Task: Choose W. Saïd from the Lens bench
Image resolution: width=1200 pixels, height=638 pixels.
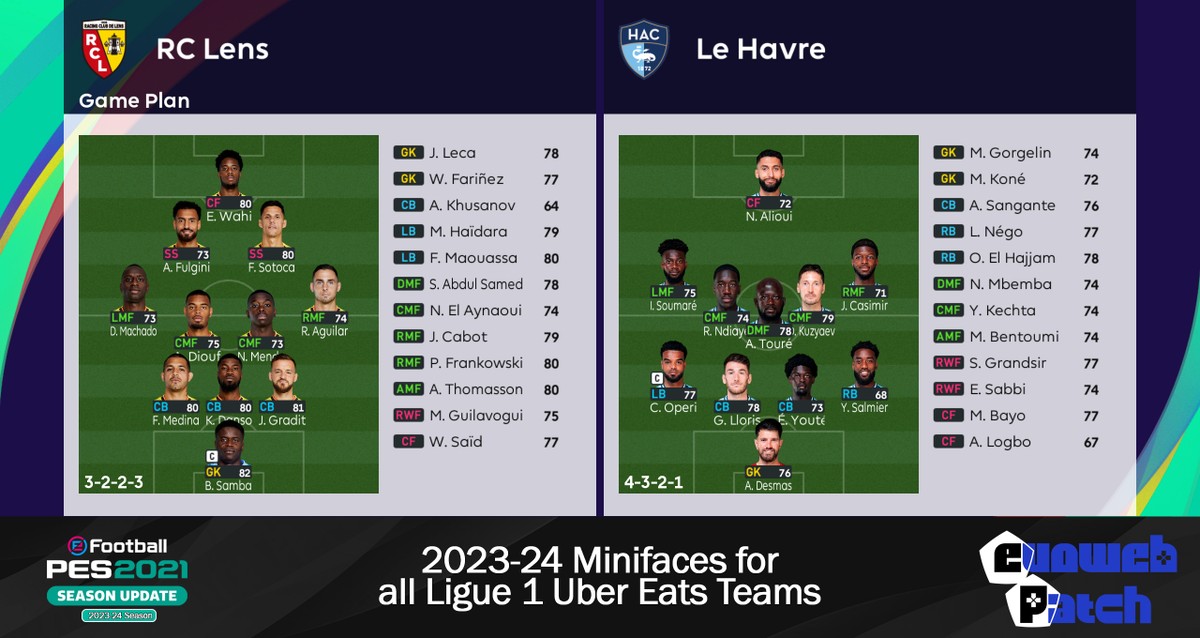Action: [x=476, y=441]
